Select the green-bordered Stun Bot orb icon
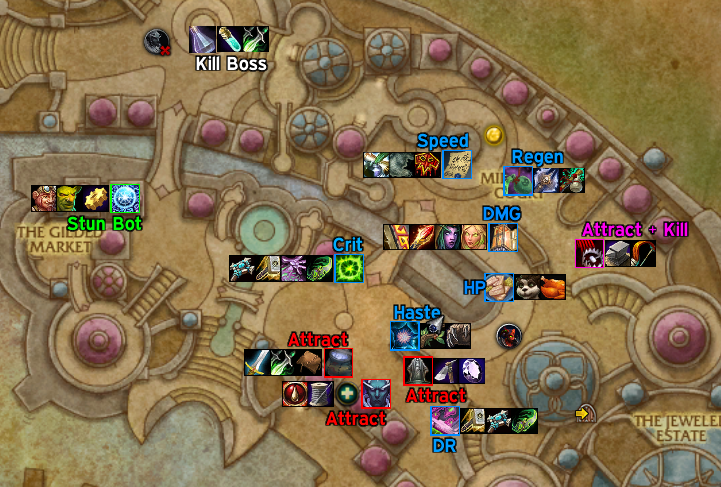This screenshot has width=721, height=487. (124, 198)
